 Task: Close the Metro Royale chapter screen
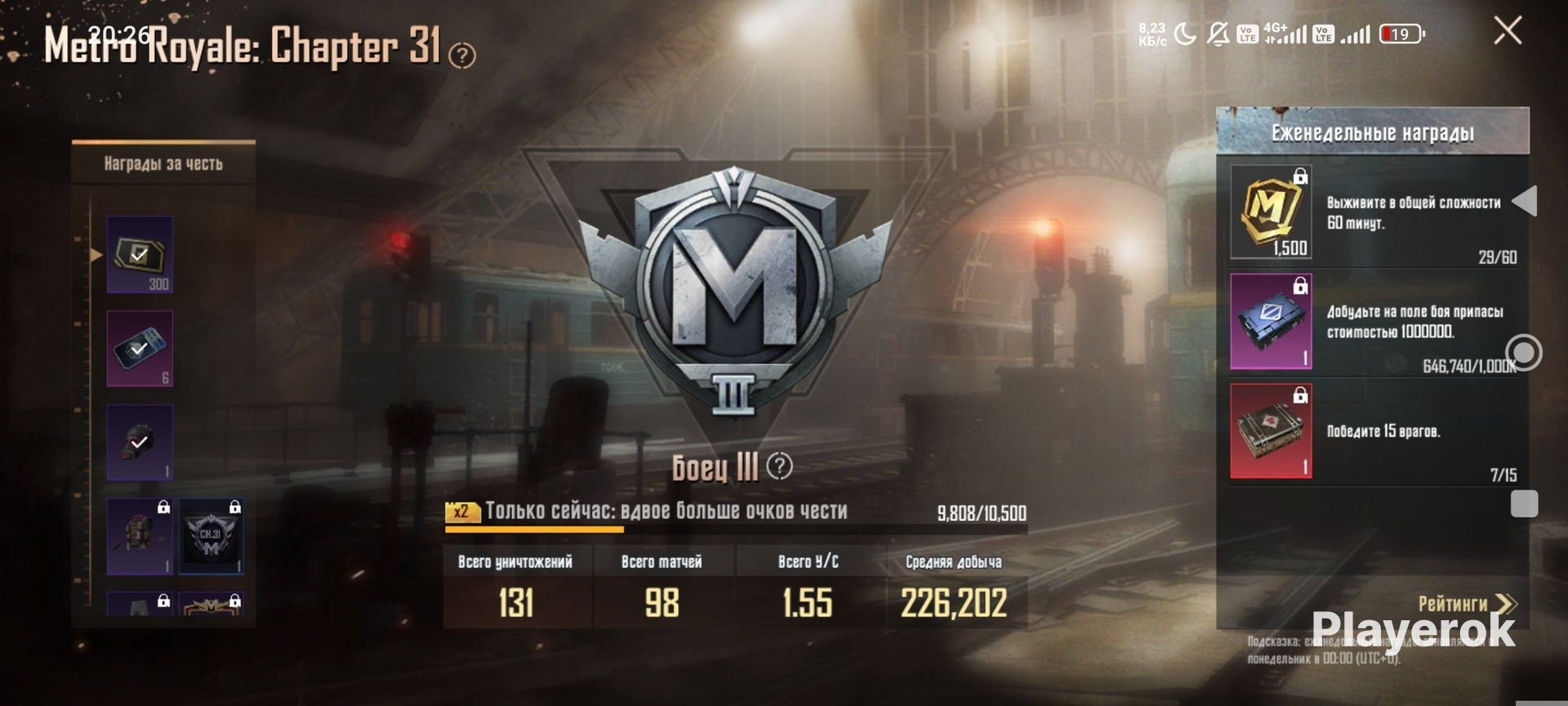1508,31
